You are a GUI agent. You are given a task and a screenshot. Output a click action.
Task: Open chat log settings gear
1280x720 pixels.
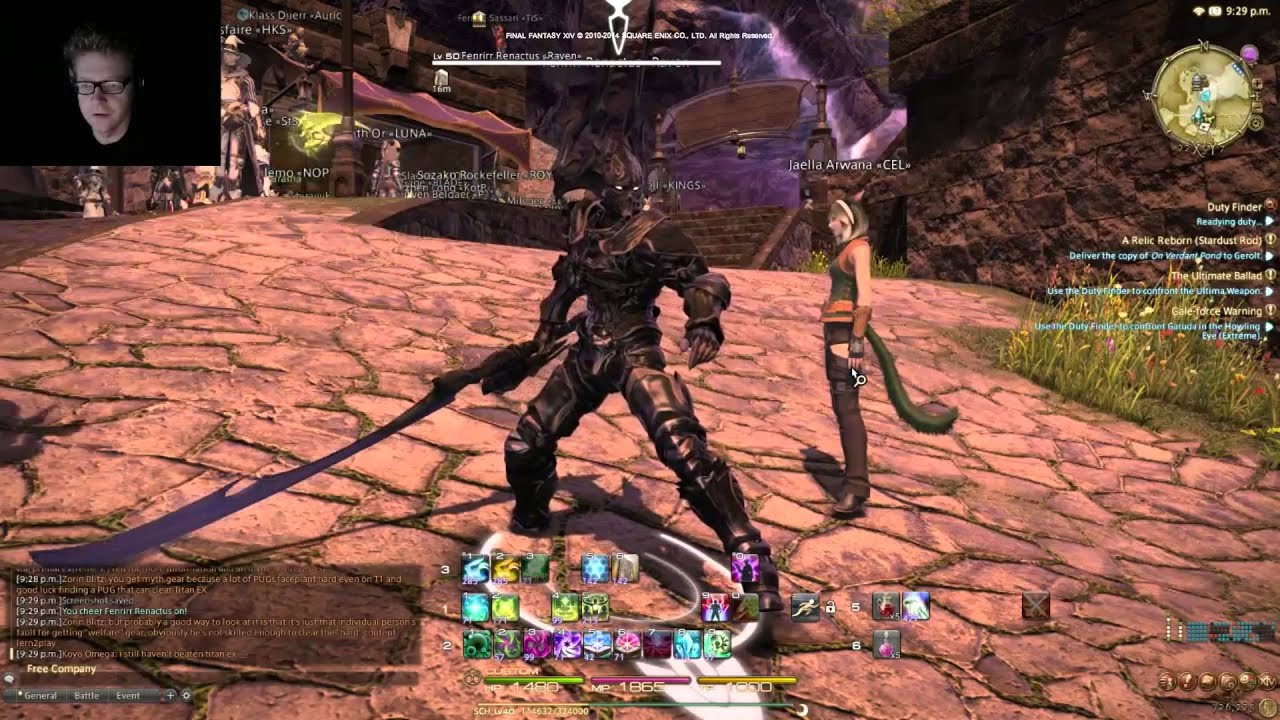click(186, 695)
